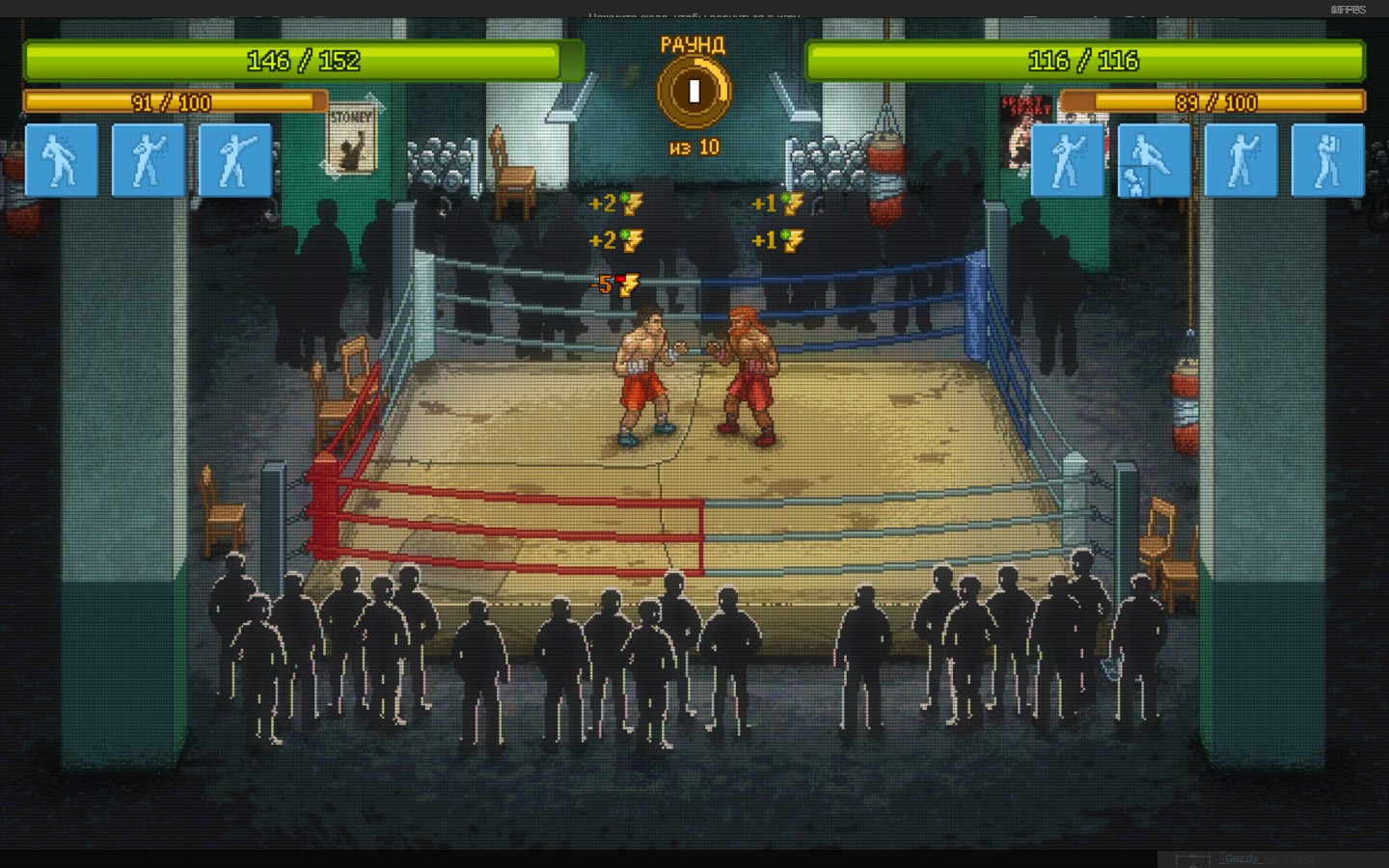The height and width of the screenshot is (868, 1389).
Task: Click the red -5 energy indicator
Action: [614, 283]
